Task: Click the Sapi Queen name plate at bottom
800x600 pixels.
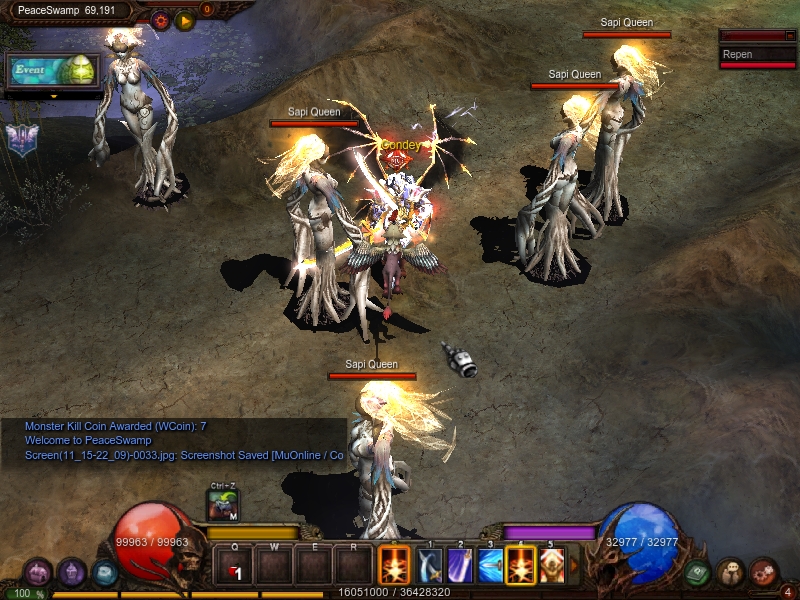Action: point(372,365)
